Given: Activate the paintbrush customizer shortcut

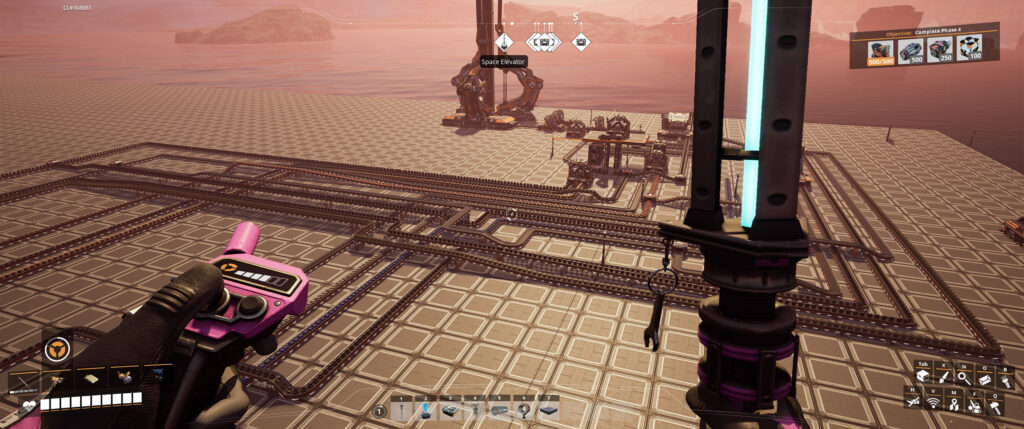Looking at the screenshot, I should click(x=943, y=376).
